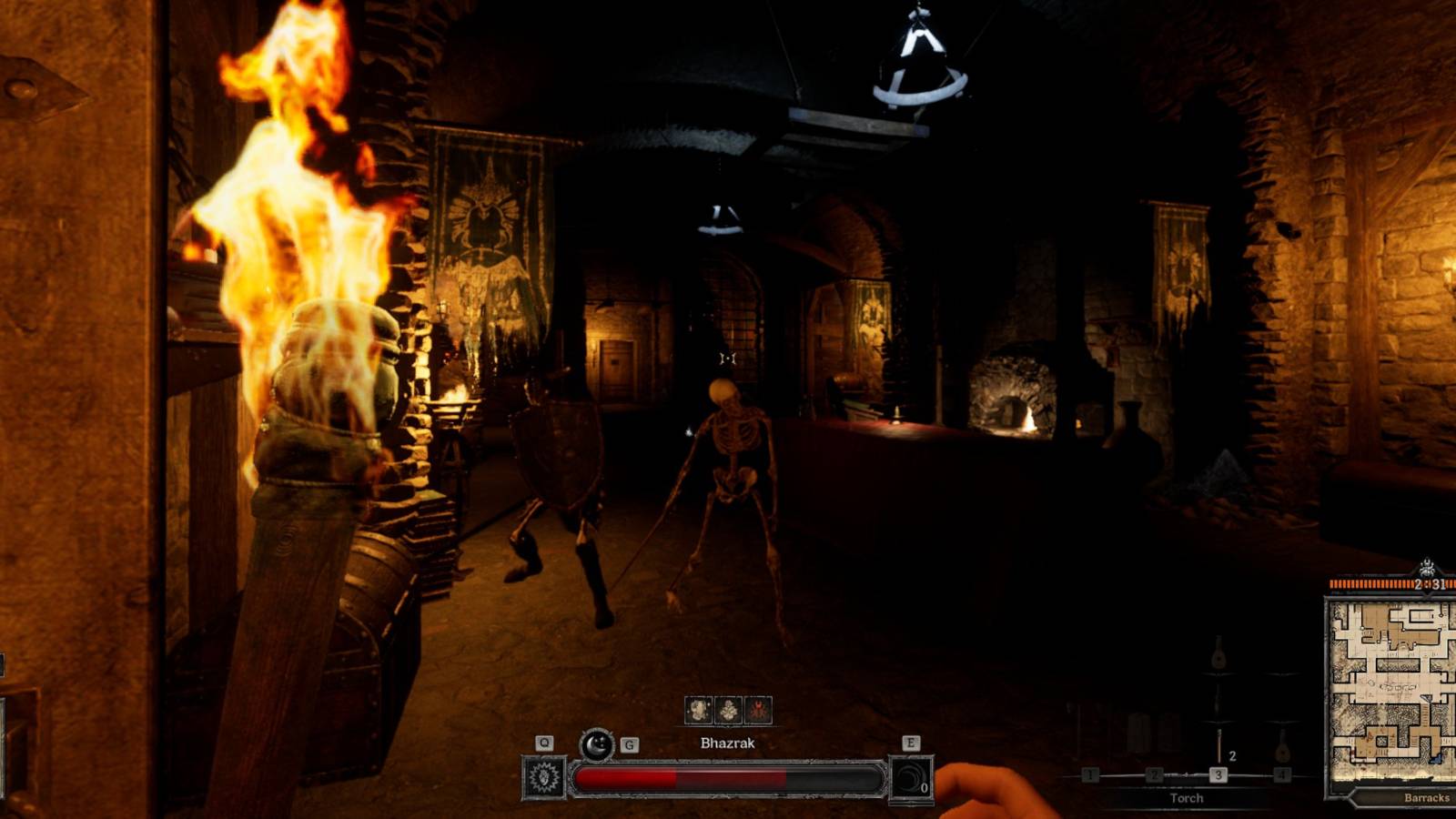Click the Bhazrak boss name label
The height and width of the screenshot is (819, 1456).
coord(728,743)
